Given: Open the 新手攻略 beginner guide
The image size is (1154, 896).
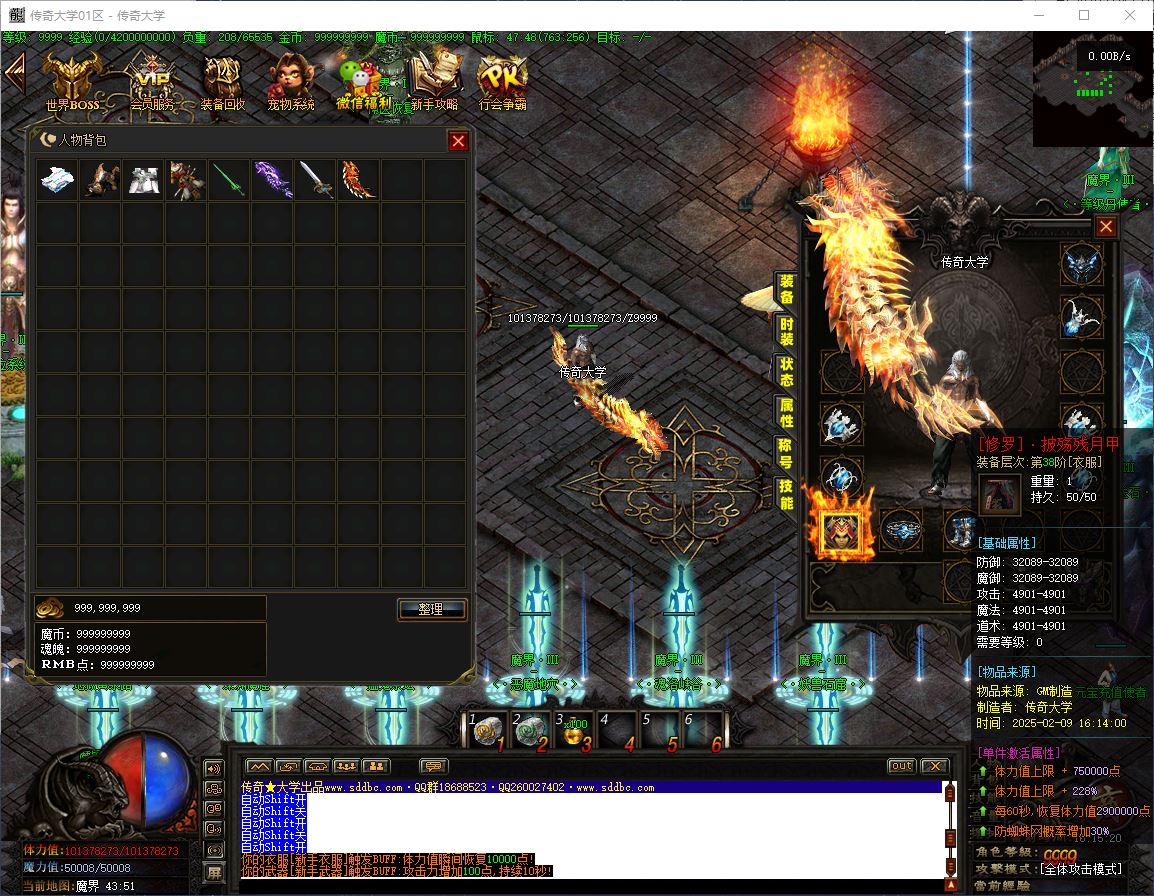Looking at the screenshot, I should coord(434,80).
